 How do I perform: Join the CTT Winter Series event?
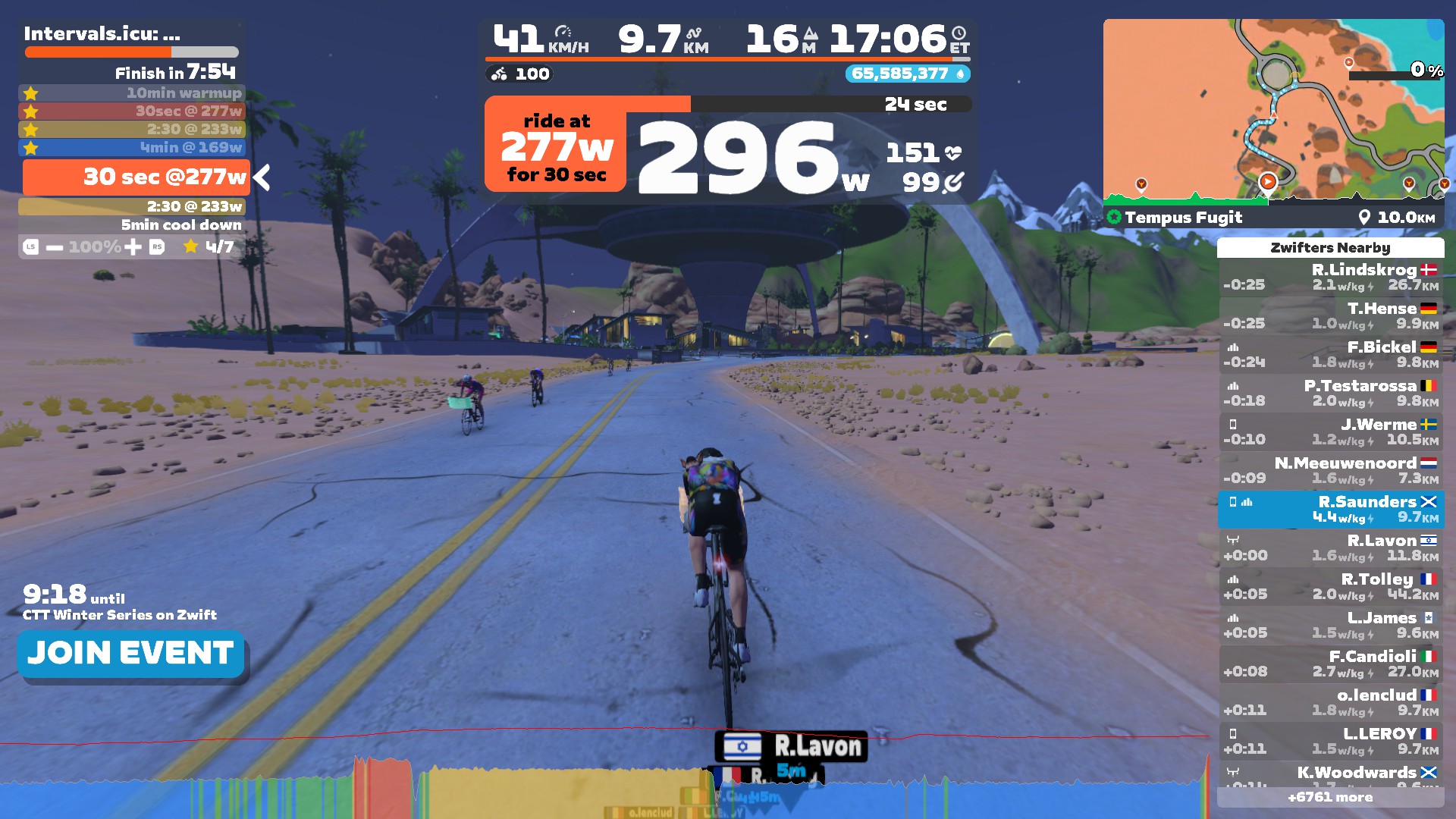pyautogui.click(x=130, y=653)
